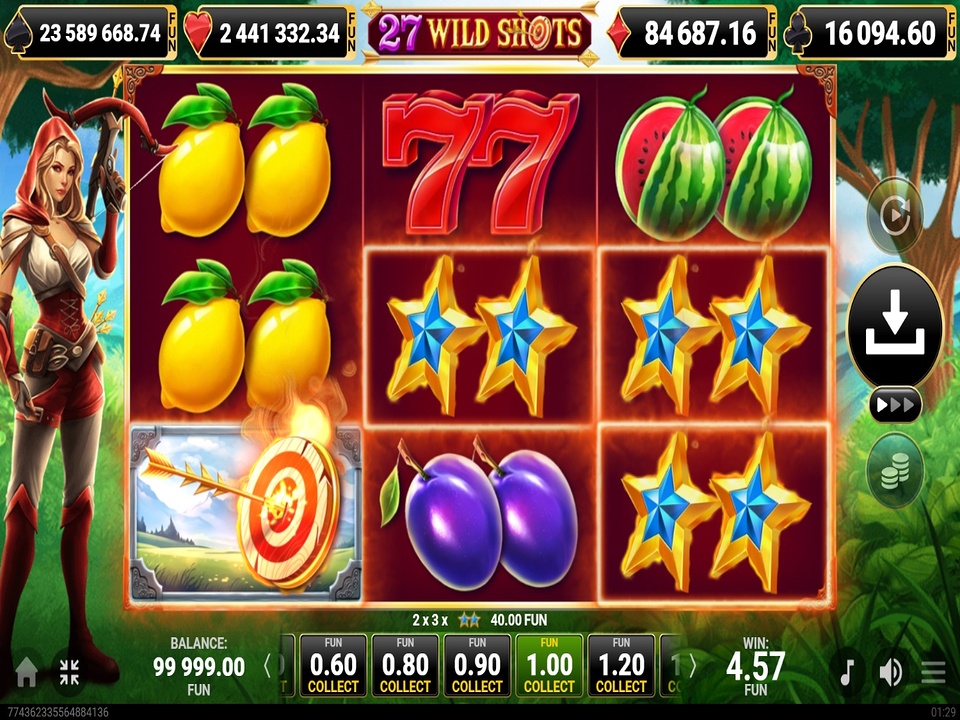960x720 pixels.
Task: Pick the highlighted 1.00 FUN collect bet
Action: [549, 666]
